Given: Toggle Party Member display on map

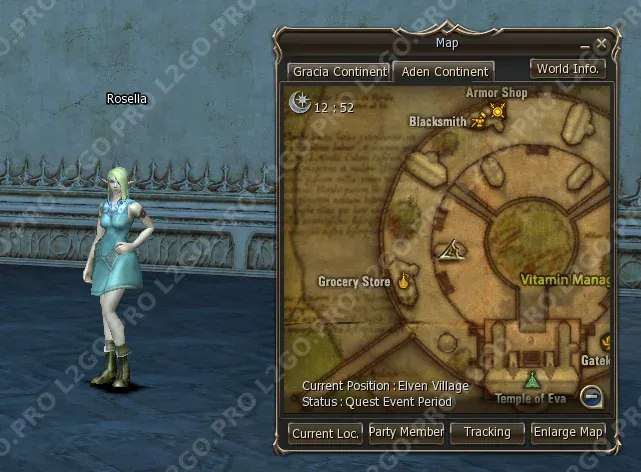Looking at the screenshot, I should click(406, 432).
